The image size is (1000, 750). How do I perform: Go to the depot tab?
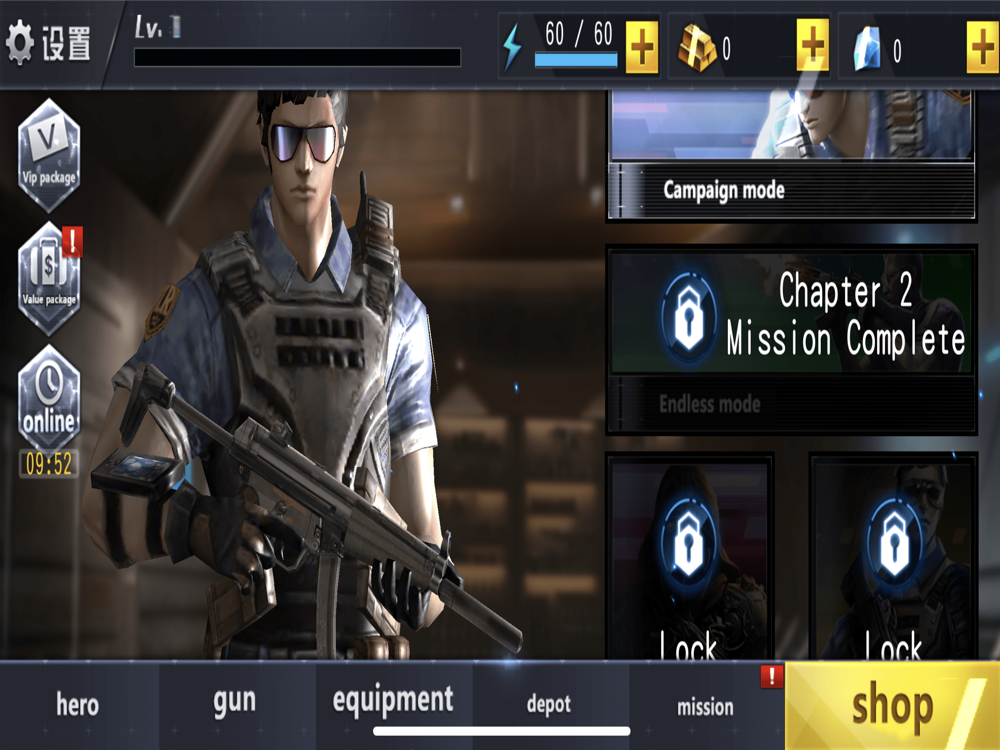pos(549,705)
